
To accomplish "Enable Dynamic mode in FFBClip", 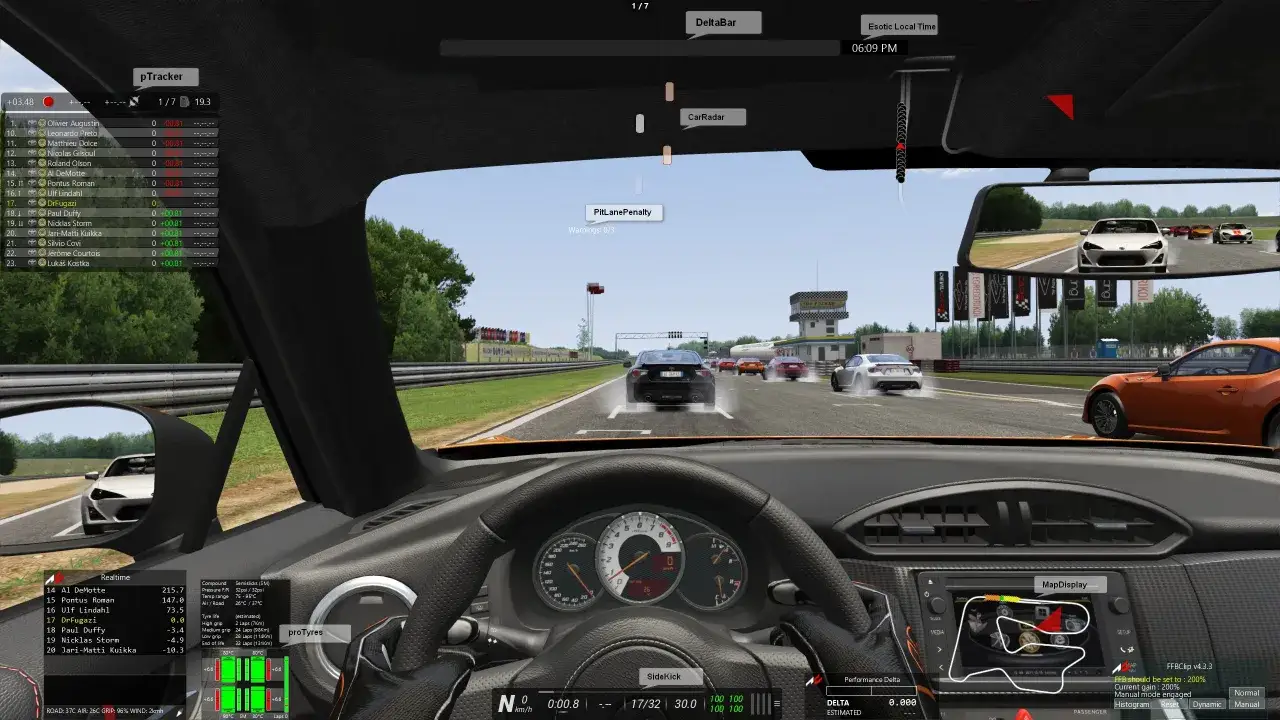I will [1207, 704].
